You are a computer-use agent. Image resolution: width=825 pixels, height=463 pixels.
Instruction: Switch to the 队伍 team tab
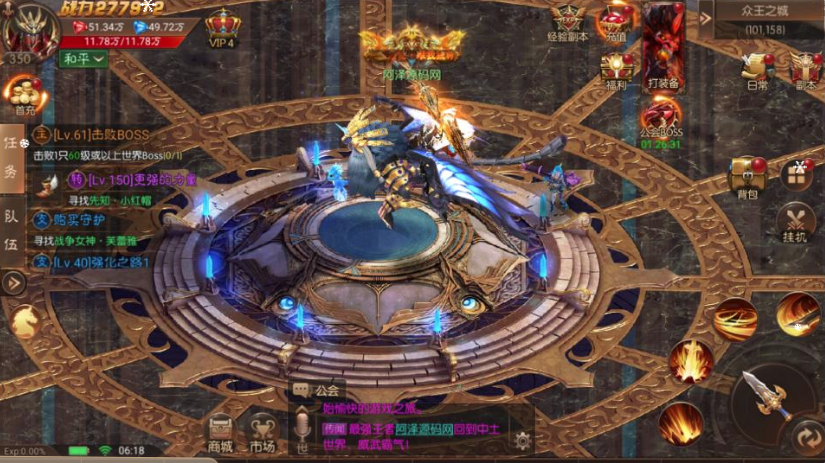coord(11,244)
